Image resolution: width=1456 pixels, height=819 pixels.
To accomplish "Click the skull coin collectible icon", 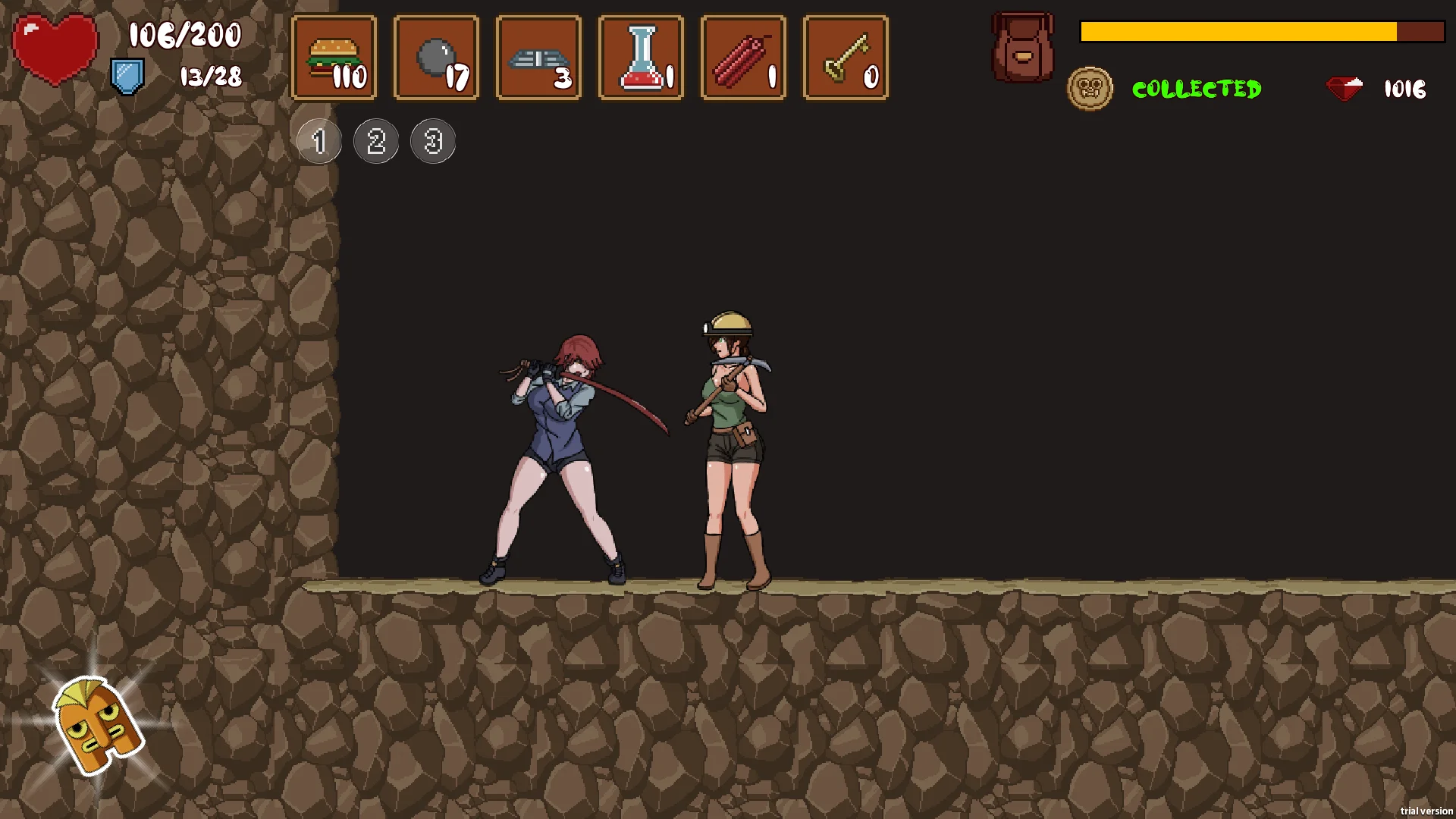I will point(1090,89).
